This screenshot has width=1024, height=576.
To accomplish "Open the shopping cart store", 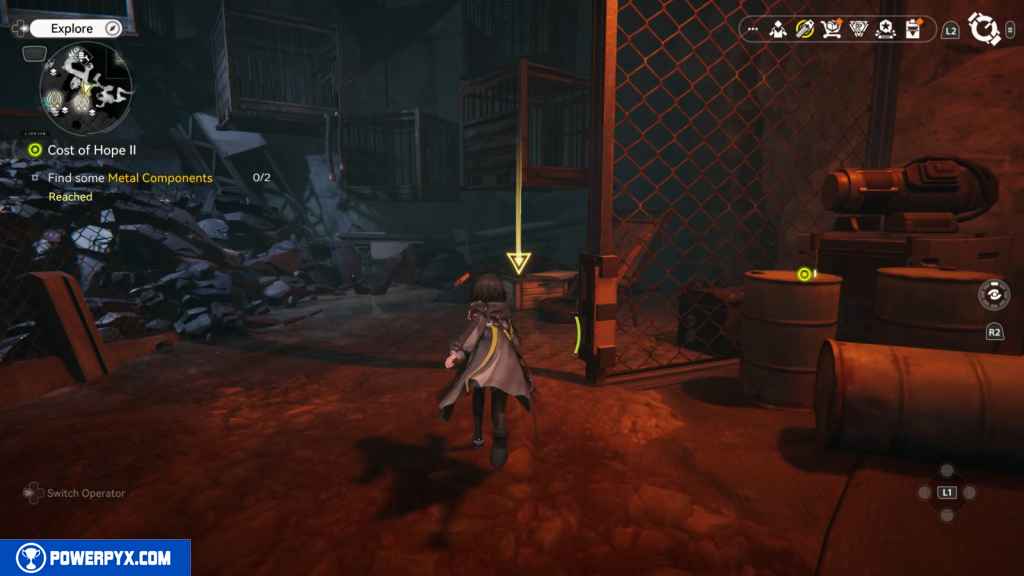I will tap(831, 30).
